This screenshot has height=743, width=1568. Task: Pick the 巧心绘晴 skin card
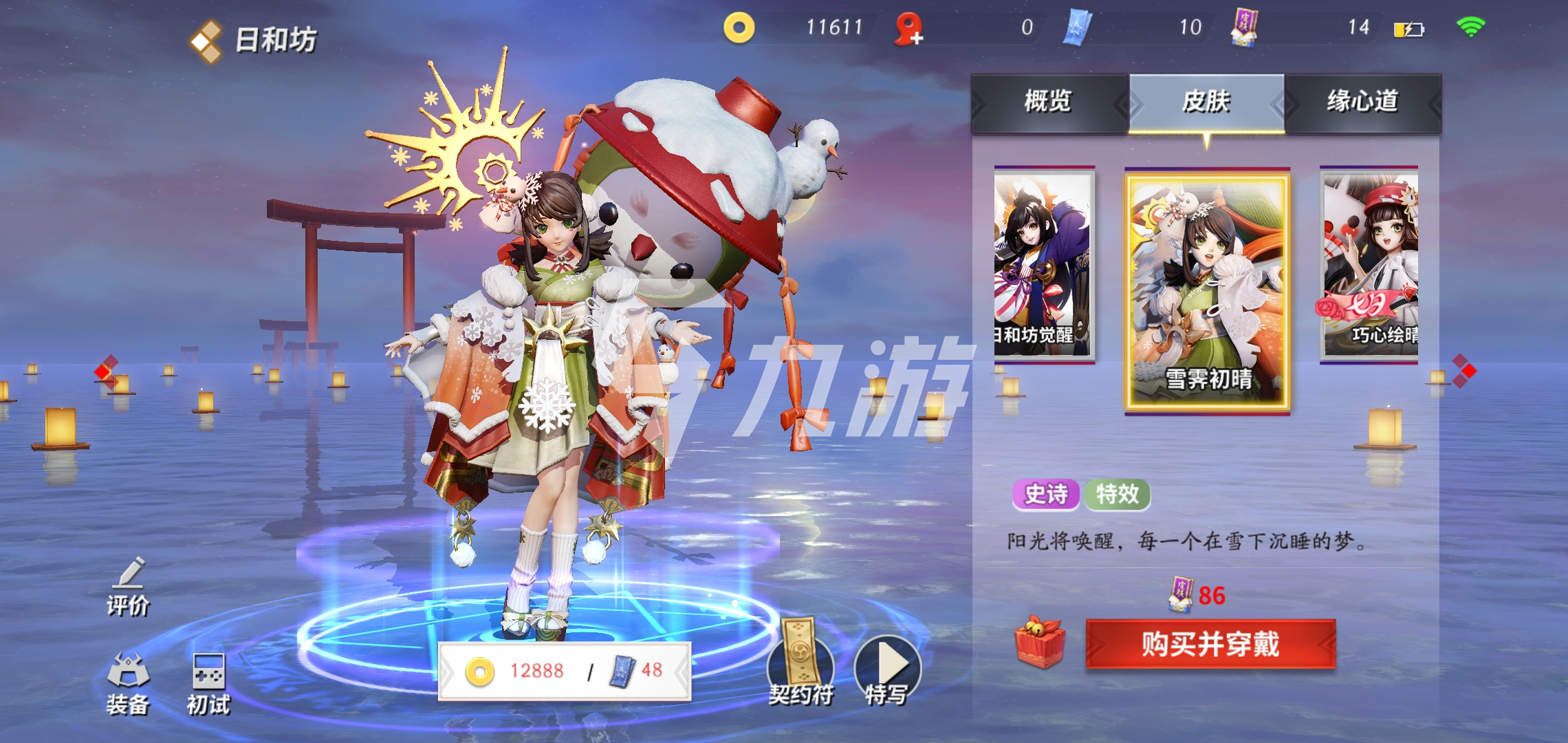(x=1370, y=266)
